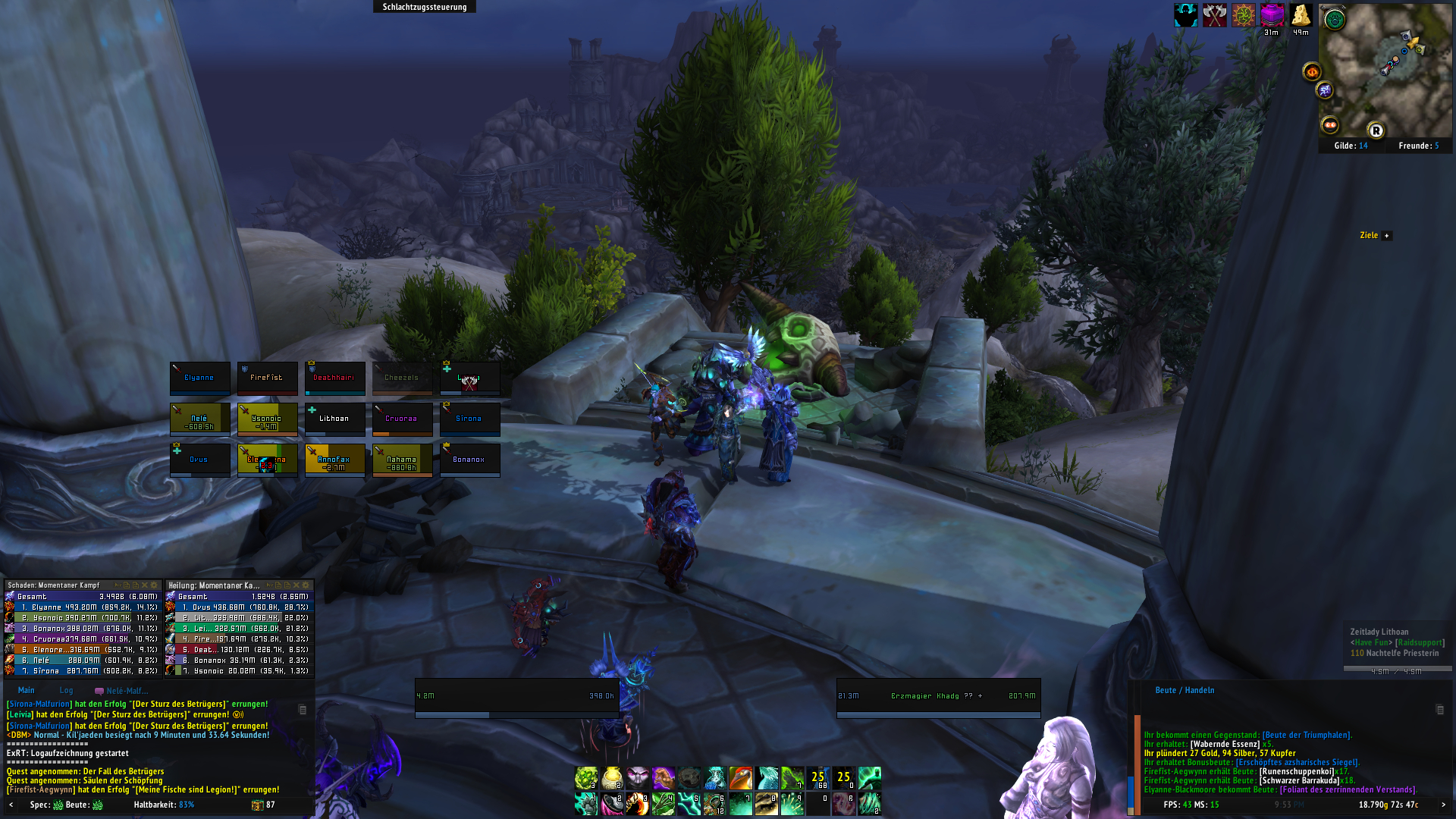
Task: Expand the Ziele objectives tracker
Action: (1387, 236)
